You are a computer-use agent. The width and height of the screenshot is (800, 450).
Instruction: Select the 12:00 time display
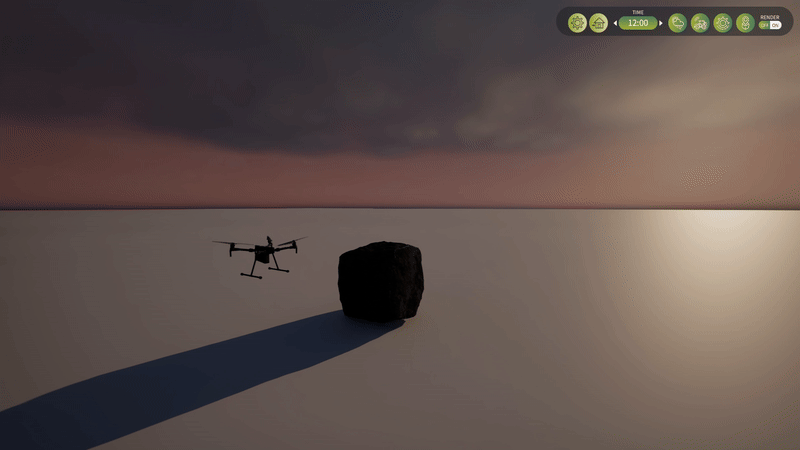(638, 23)
